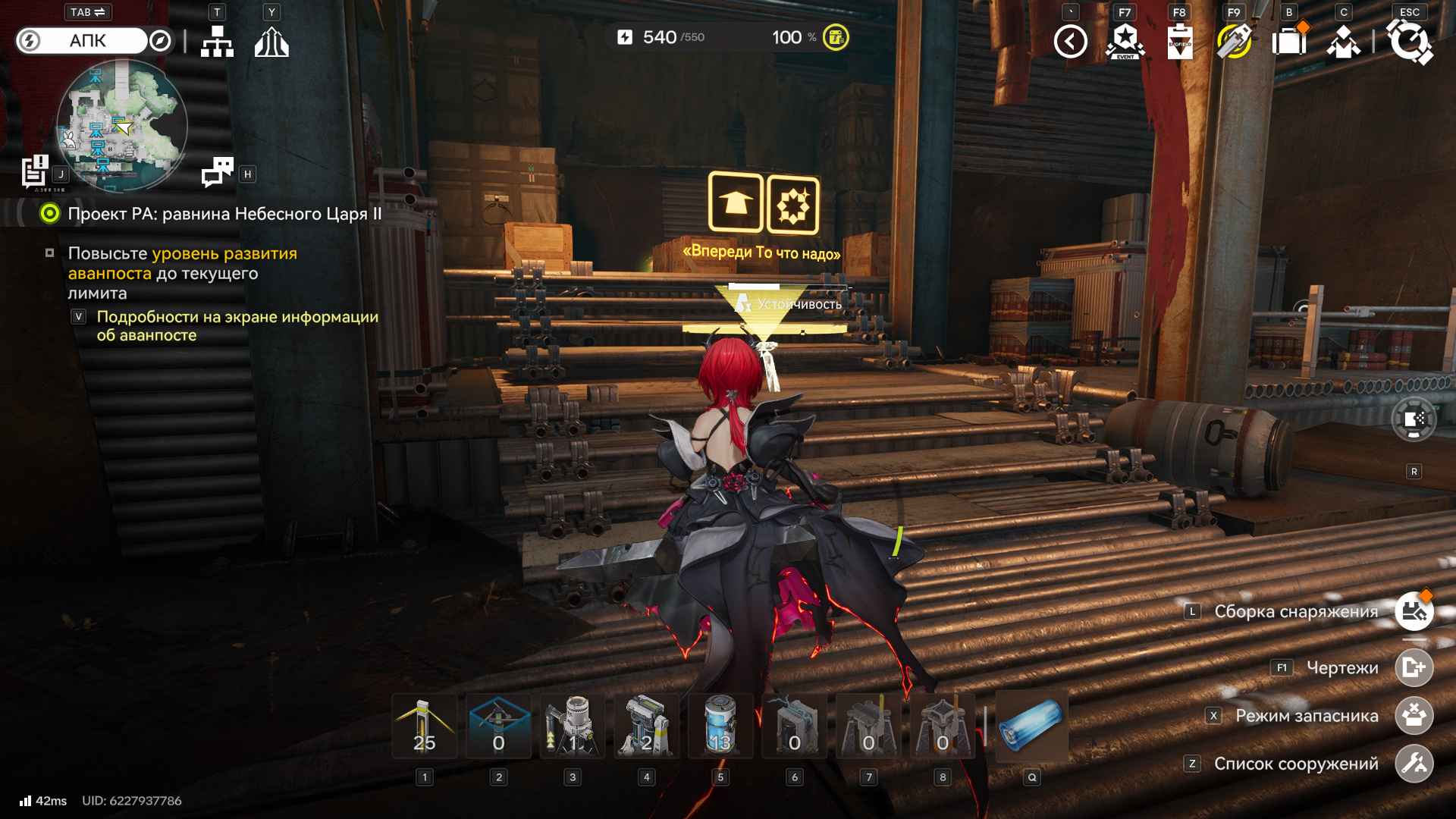Select the blue canister slot showing 13
The height and width of the screenshot is (819, 1456).
point(720,726)
